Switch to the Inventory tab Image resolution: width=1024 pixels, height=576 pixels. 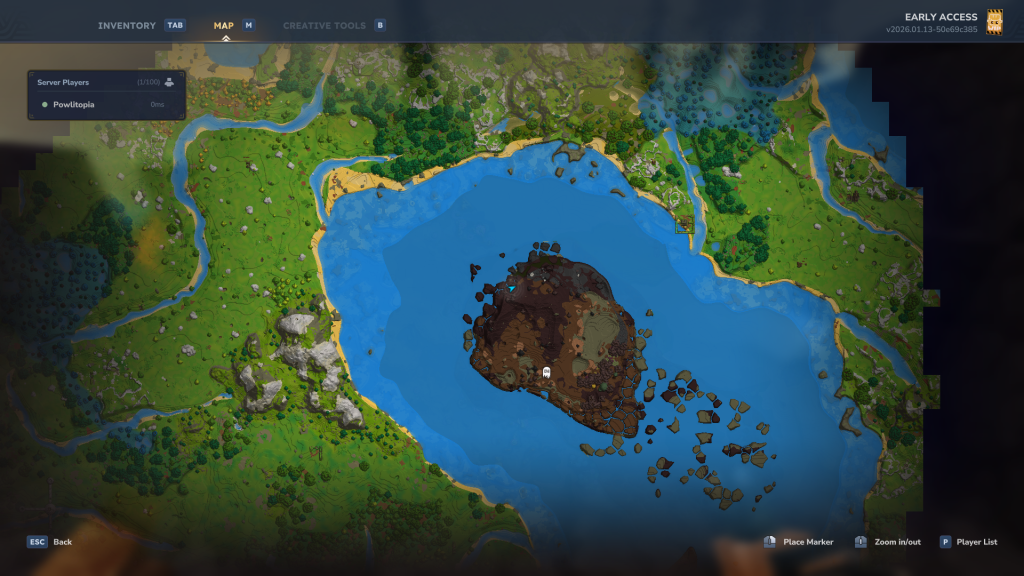coord(127,25)
